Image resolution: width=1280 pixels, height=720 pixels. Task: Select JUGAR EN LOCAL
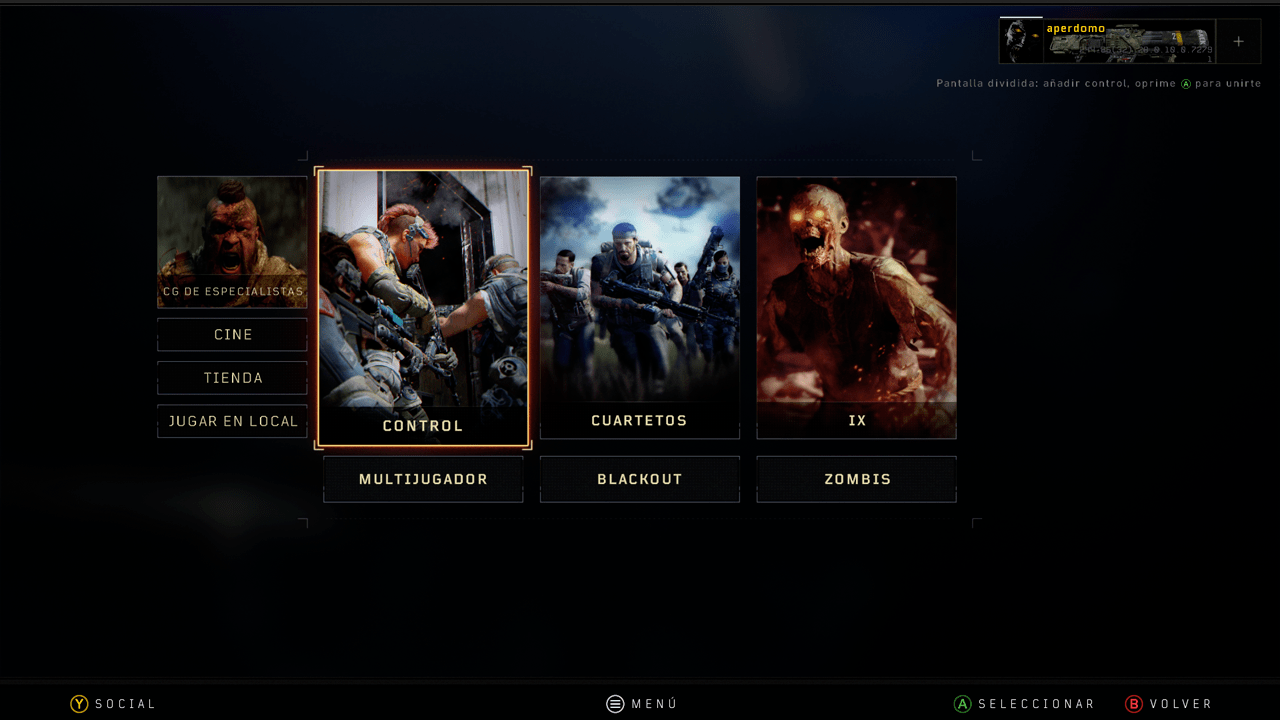232,421
